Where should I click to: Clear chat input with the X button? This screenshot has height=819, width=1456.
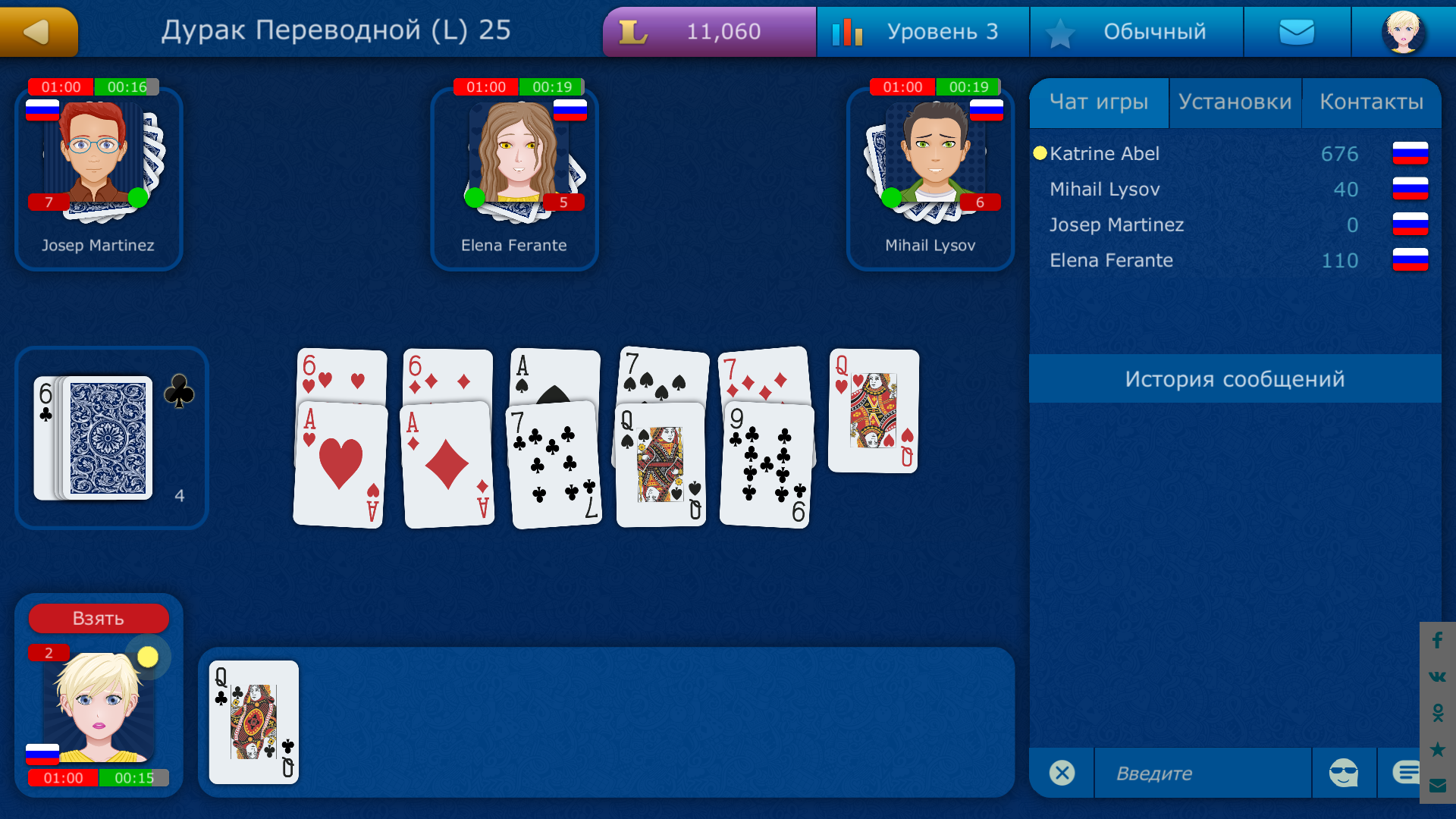(1062, 772)
